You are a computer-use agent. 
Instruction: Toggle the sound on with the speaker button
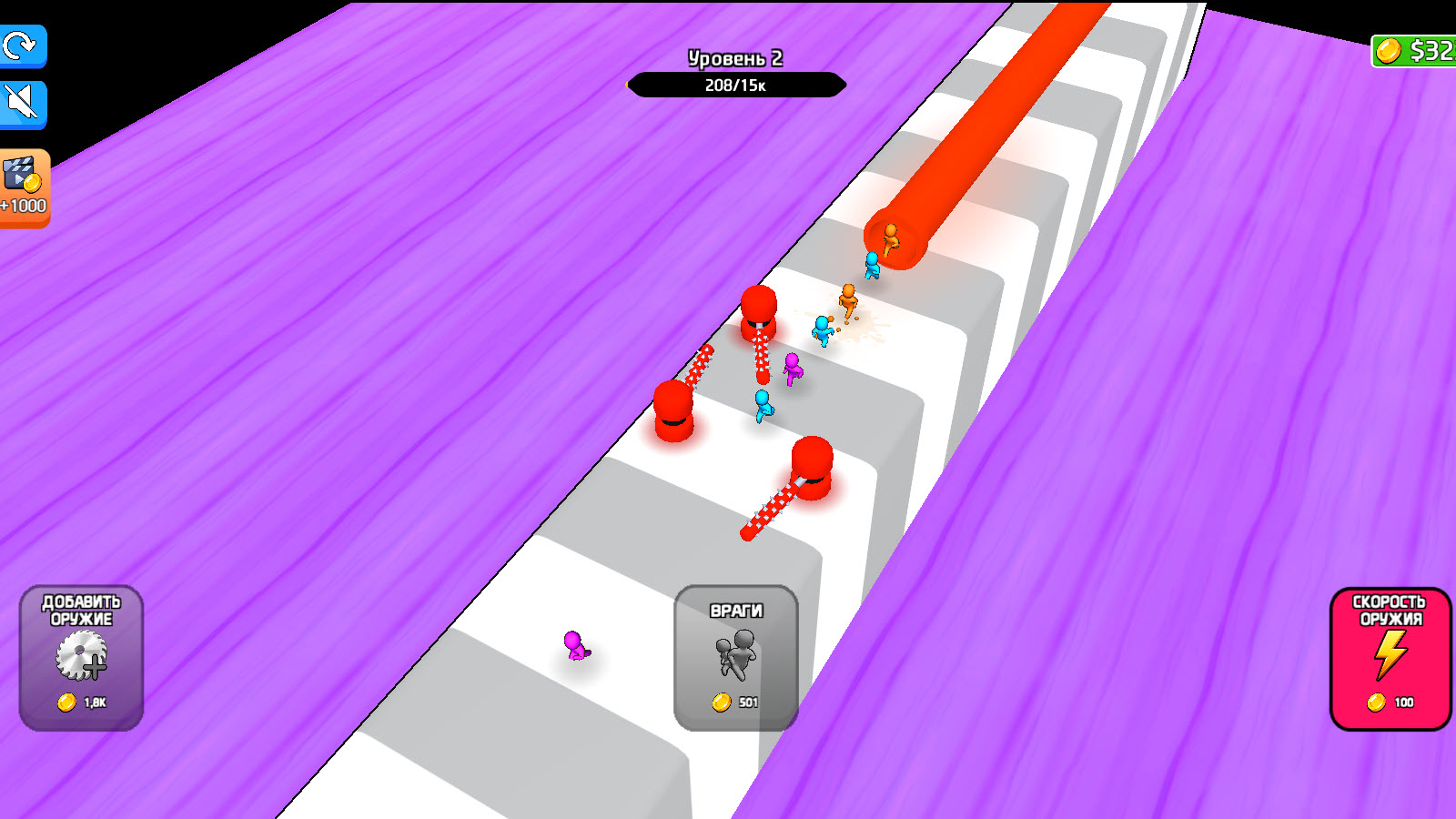[x=22, y=102]
